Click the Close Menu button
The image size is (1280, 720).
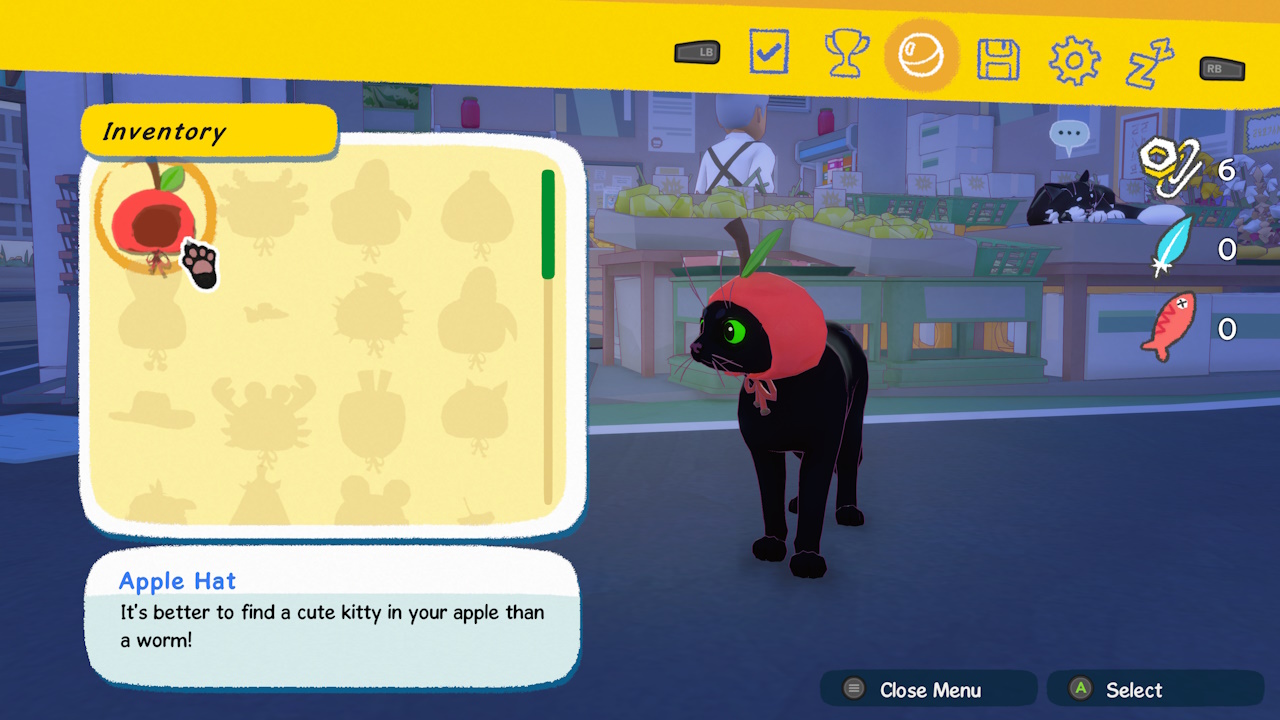point(927,689)
